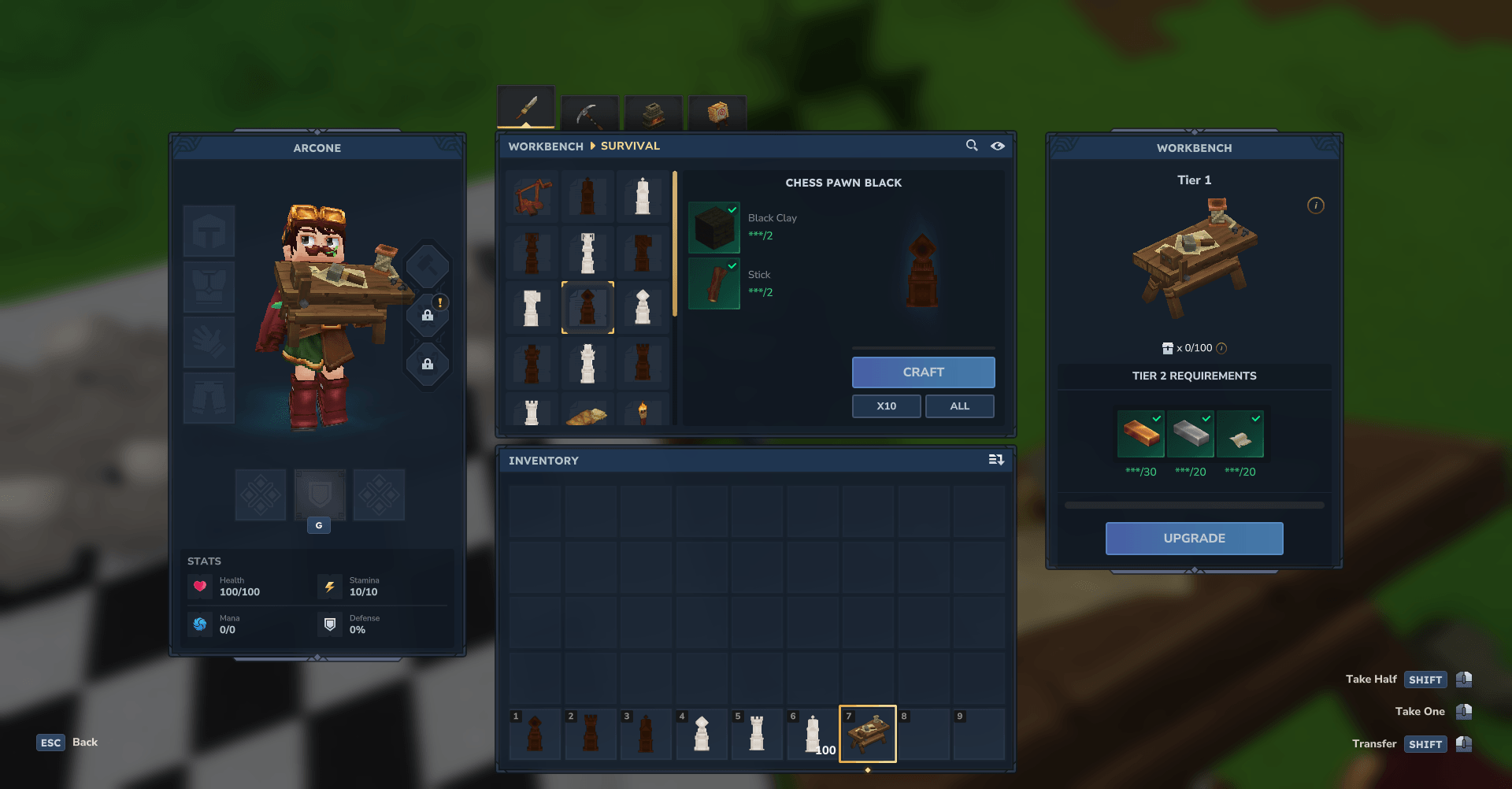Select the stack of 100 in hotbar slot 6
Viewport: 1512px width, 789px height.
pos(813,735)
